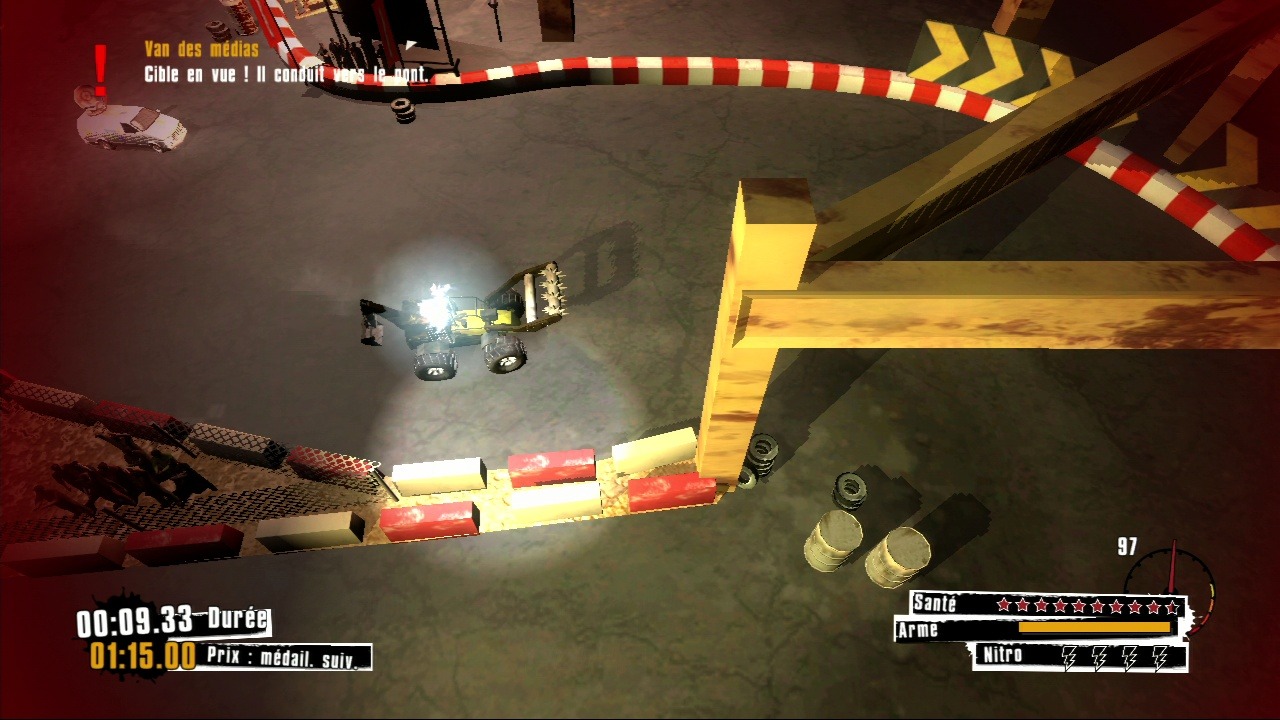Click the Nitro lightning bolt icon
This screenshot has height=720, width=1280.
tap(1070, 659)
